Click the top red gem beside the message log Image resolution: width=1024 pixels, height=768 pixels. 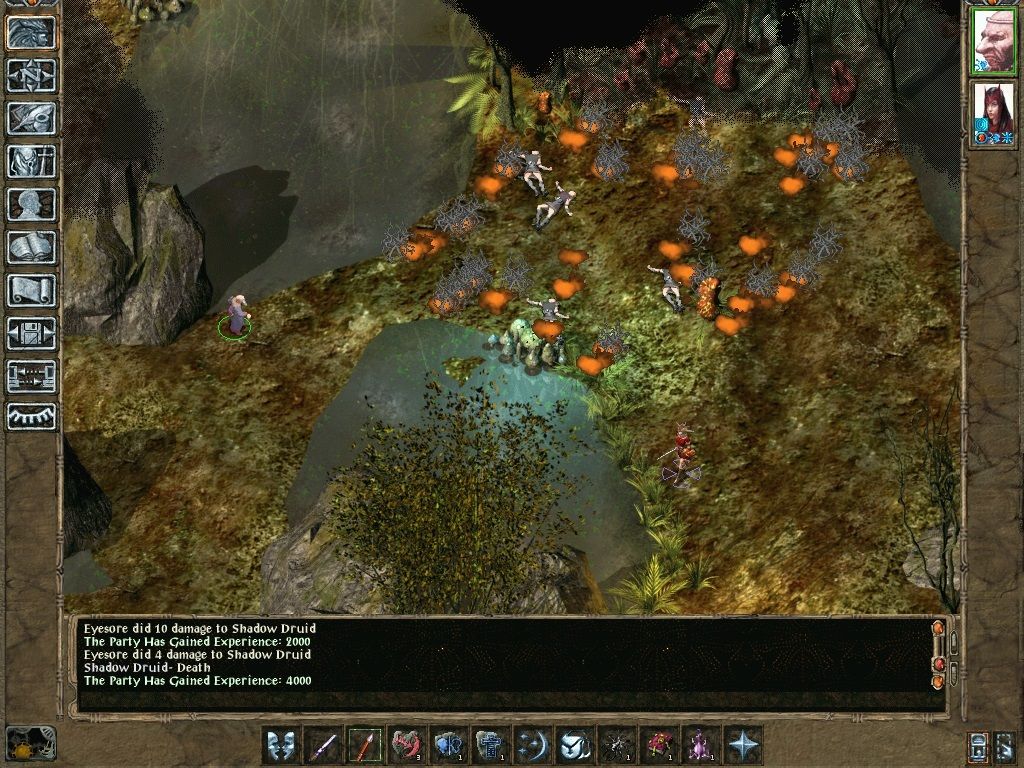point(937,629)
